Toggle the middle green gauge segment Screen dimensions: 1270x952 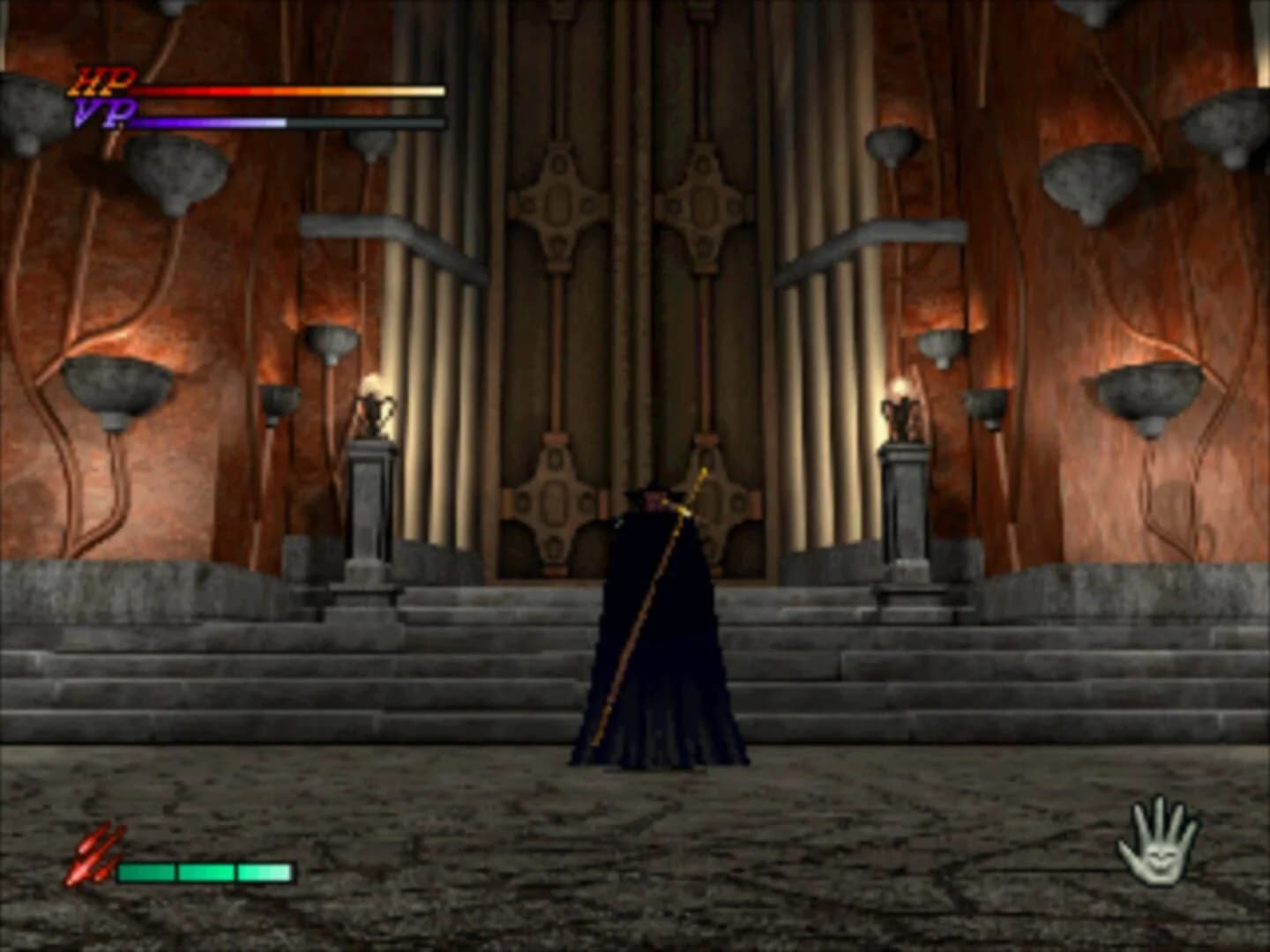[205, 873]
